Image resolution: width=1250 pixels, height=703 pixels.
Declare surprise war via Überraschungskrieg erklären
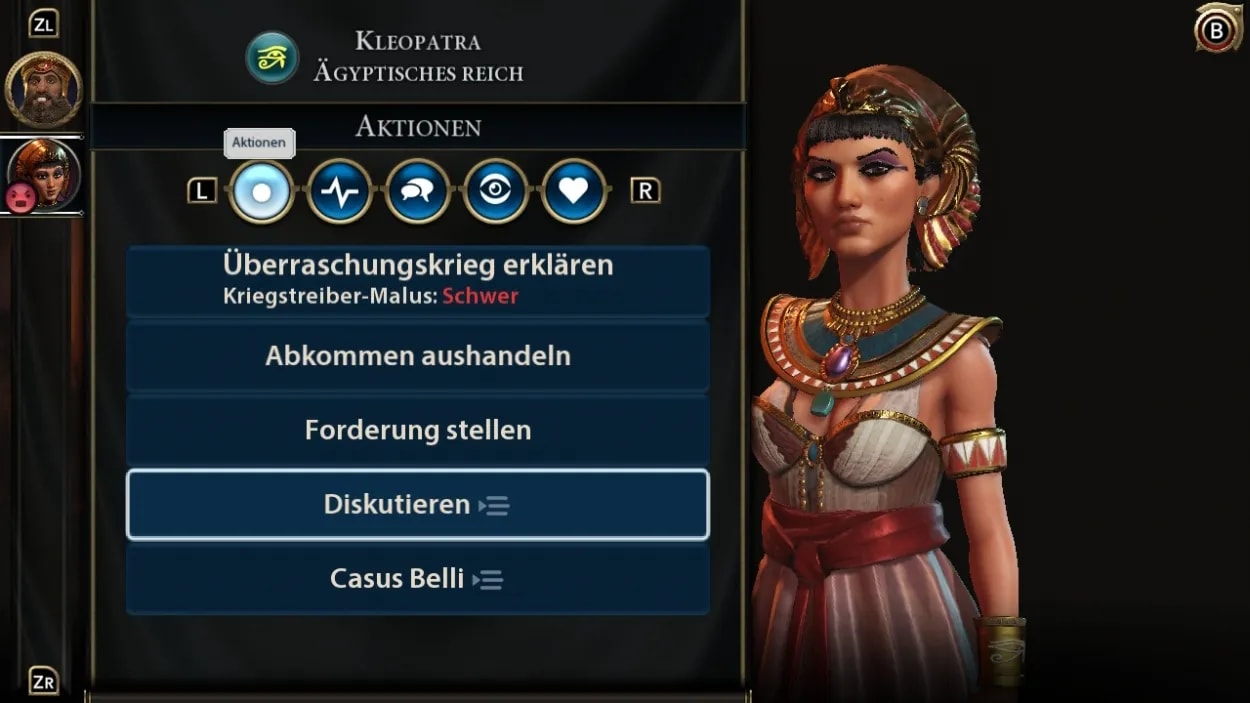coord(417,280)
